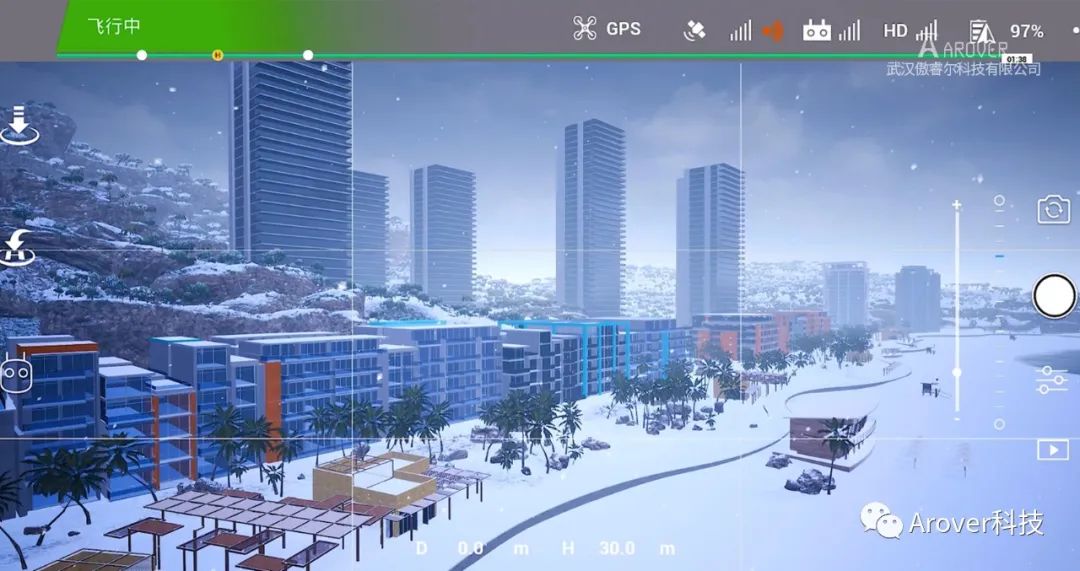The height and width of the screenshot is (571, 1080).
Task: Check the remote controller signal icon
Action: point(830,30)
